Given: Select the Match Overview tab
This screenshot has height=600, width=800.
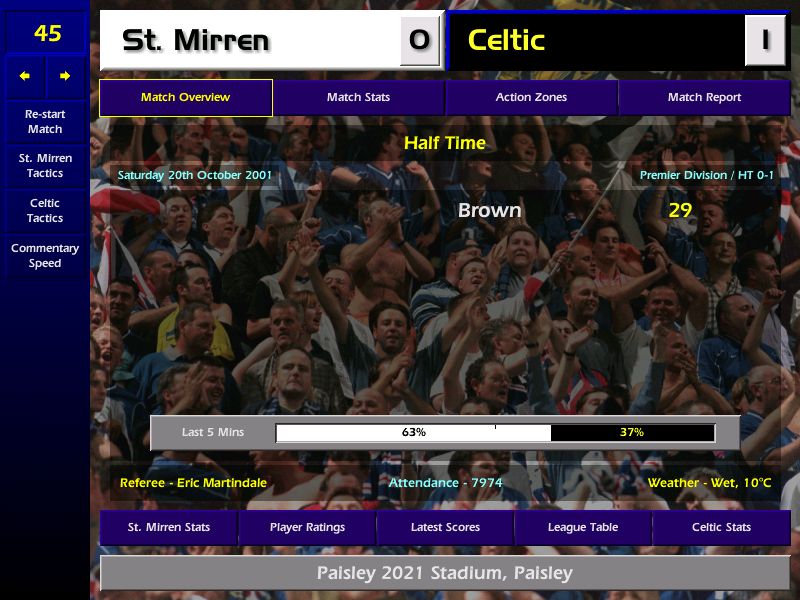Looking at the screenshot, I should (185, 98).
